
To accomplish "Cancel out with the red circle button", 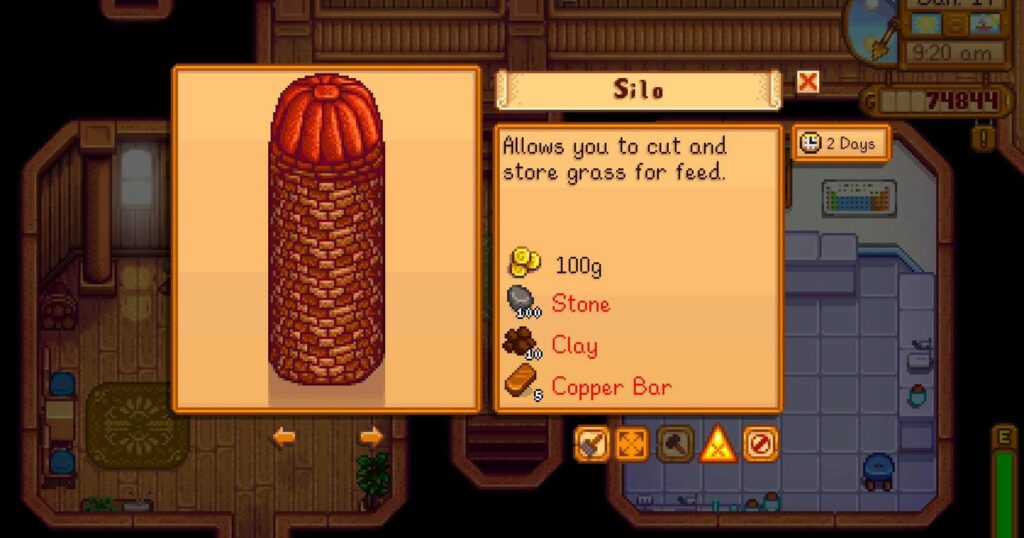I will [x=760, y=444].
